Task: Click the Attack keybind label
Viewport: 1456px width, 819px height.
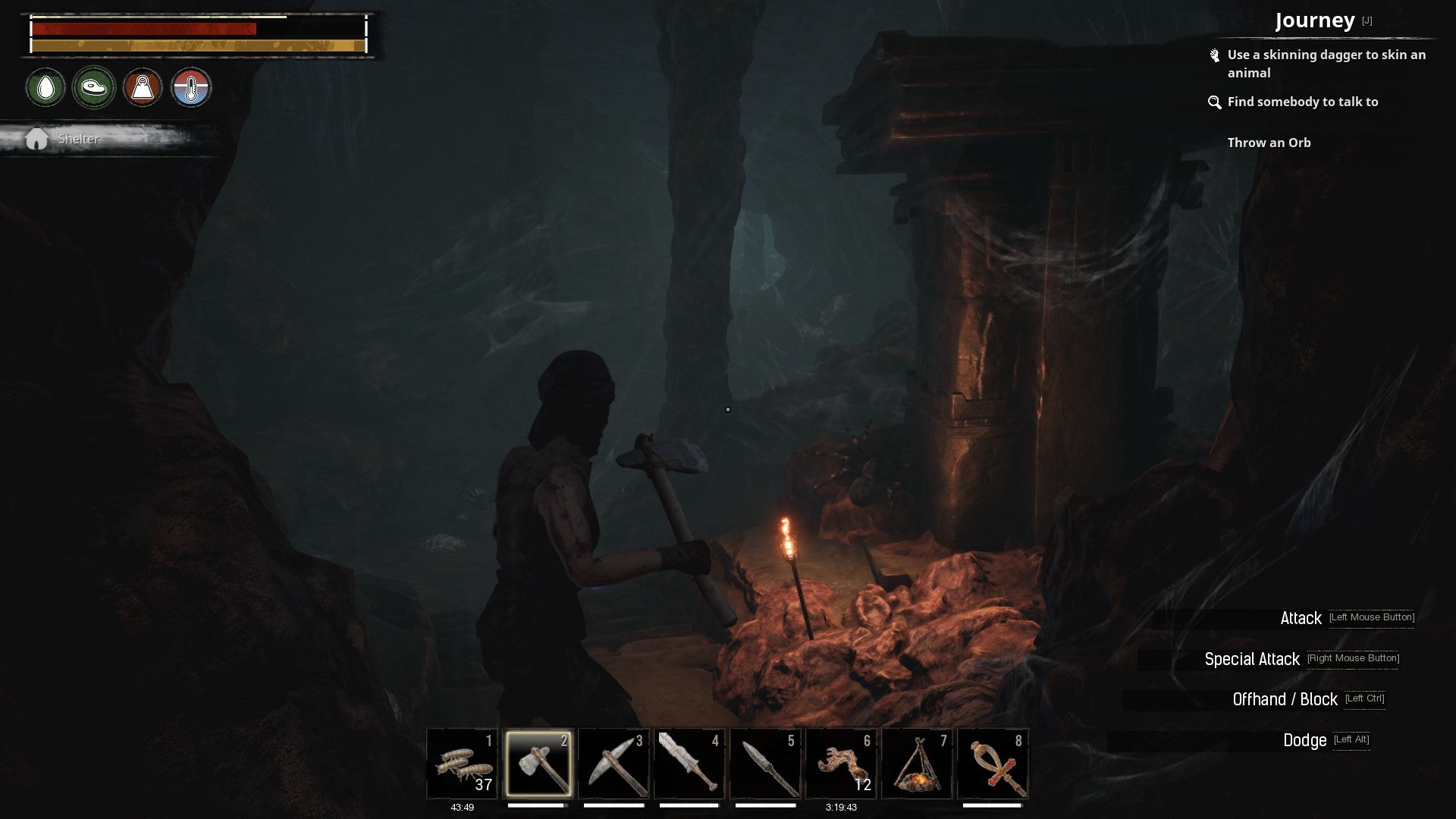Action: tap(1301, 618)
